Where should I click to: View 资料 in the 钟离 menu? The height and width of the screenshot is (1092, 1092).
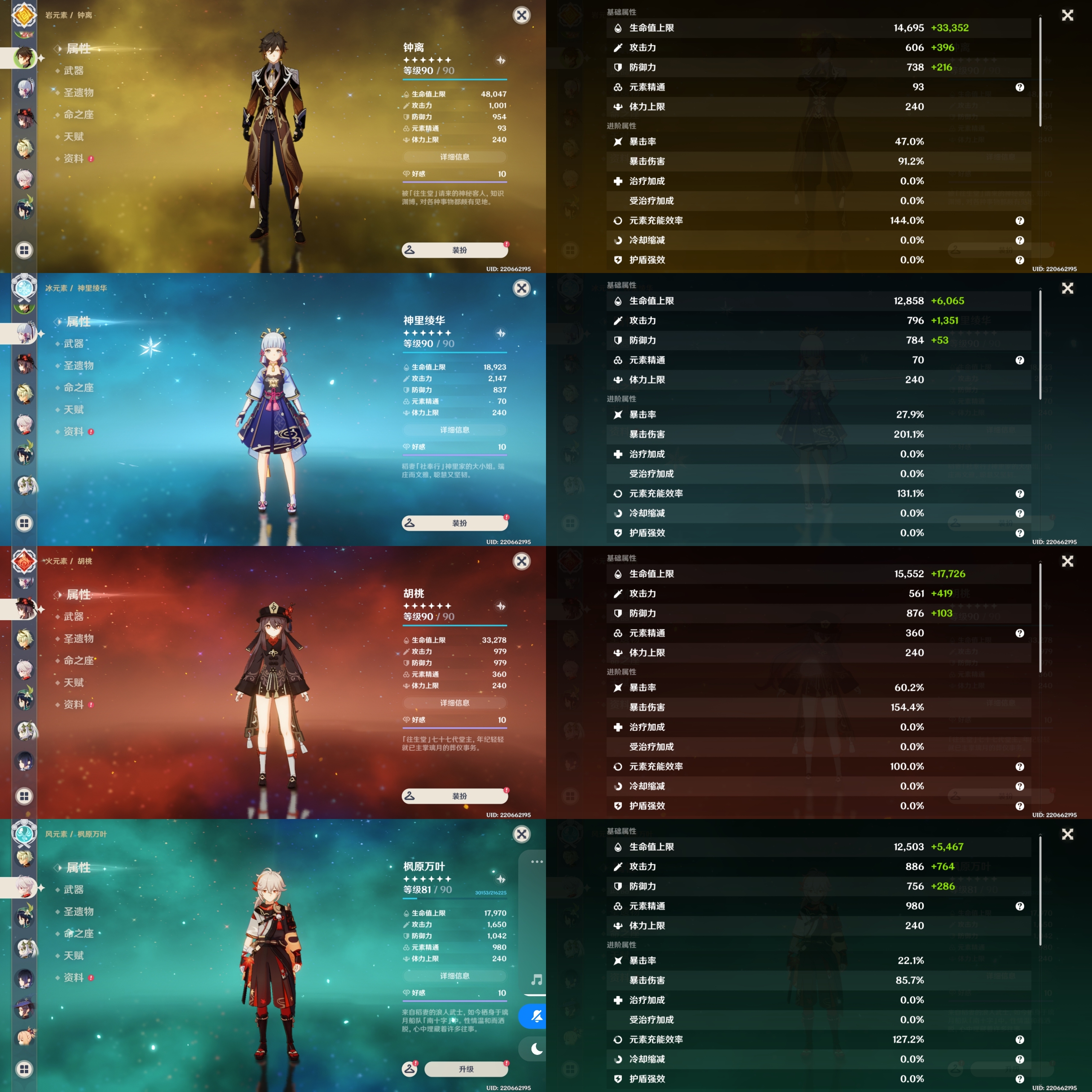[x=73, y=159]
